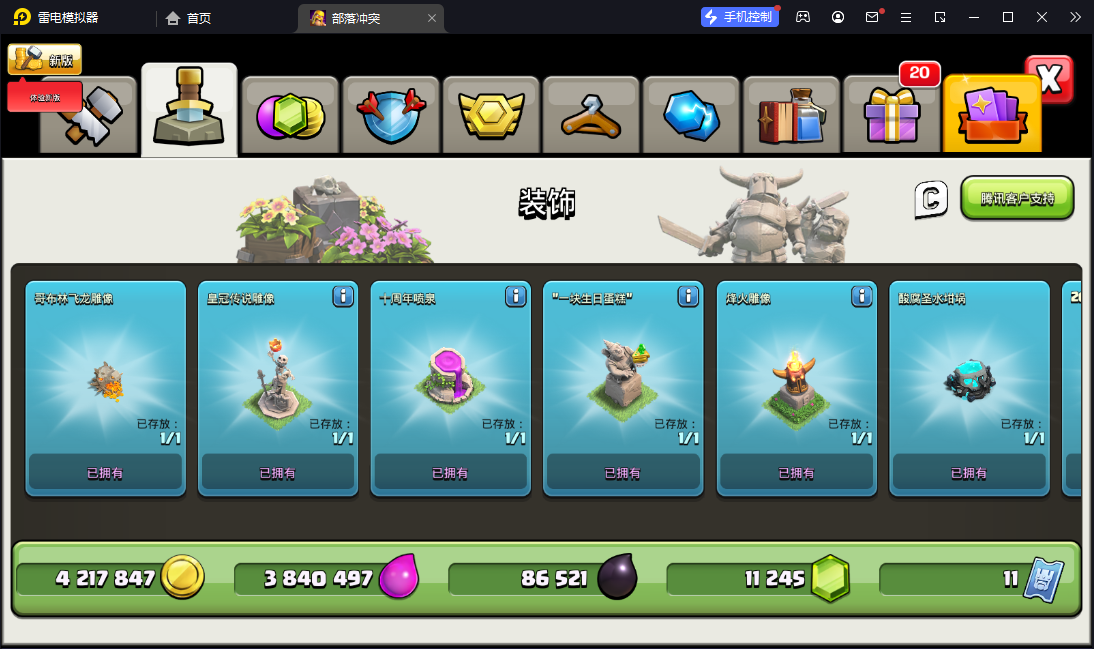Show info for 皇冠传说雕像 statue
Image resolution: width=1094 pixels, height=649 pixels.
pyautogui.click(x=343, y=296)
